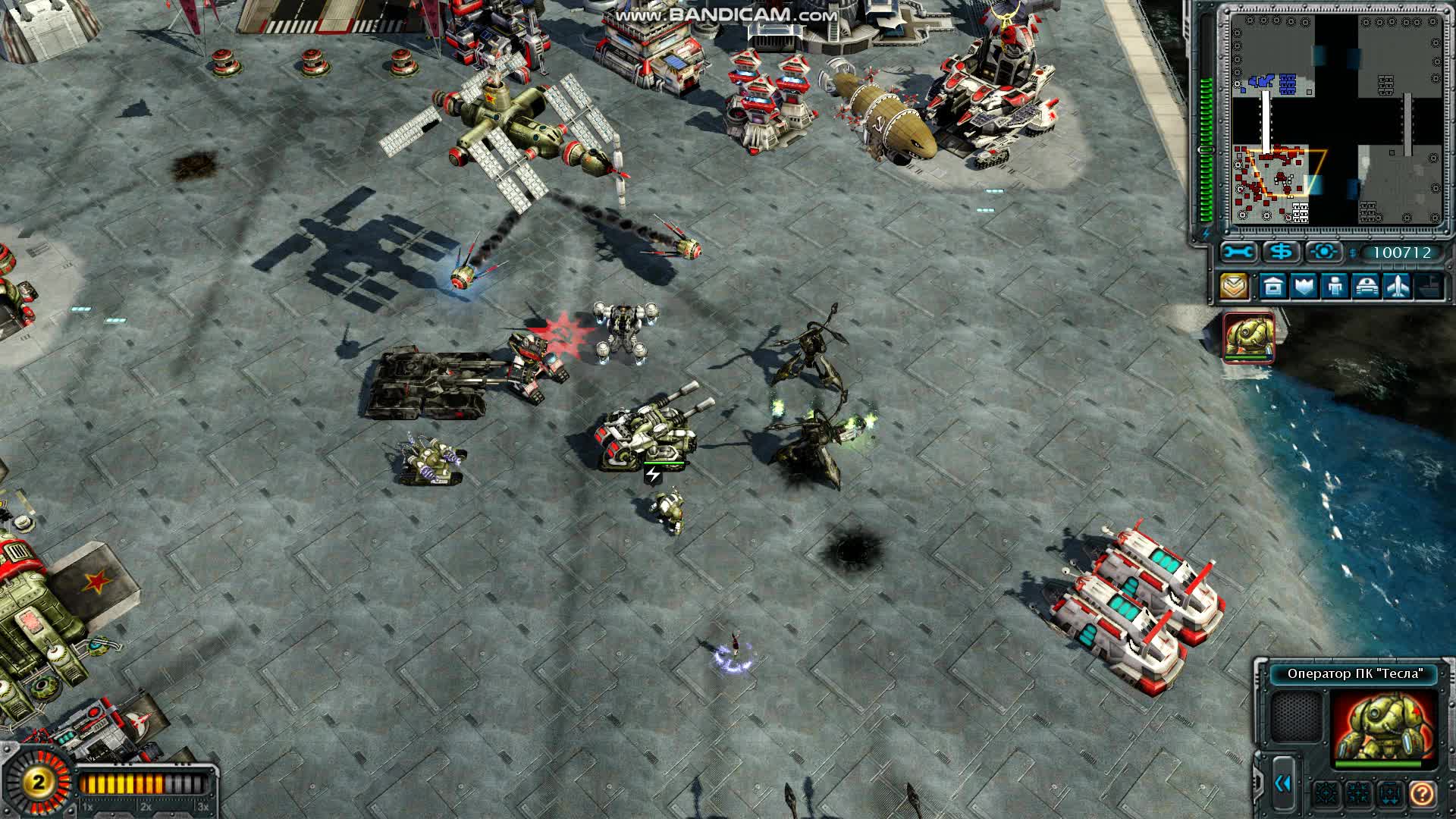Open the infantry production icon
The image size is (1456, 819).
[1335, 285]
